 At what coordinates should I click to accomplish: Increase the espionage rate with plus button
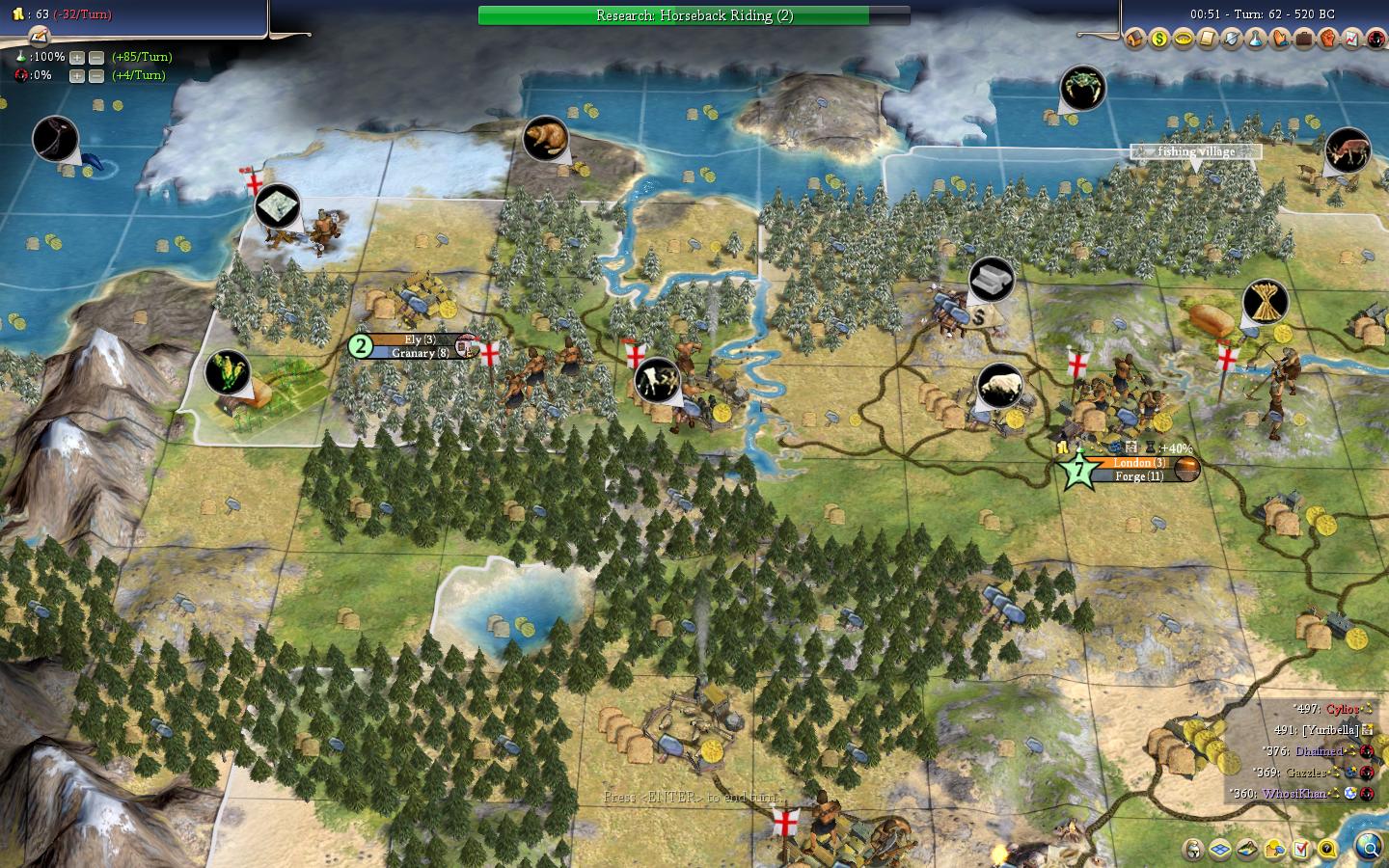[78, 75]
